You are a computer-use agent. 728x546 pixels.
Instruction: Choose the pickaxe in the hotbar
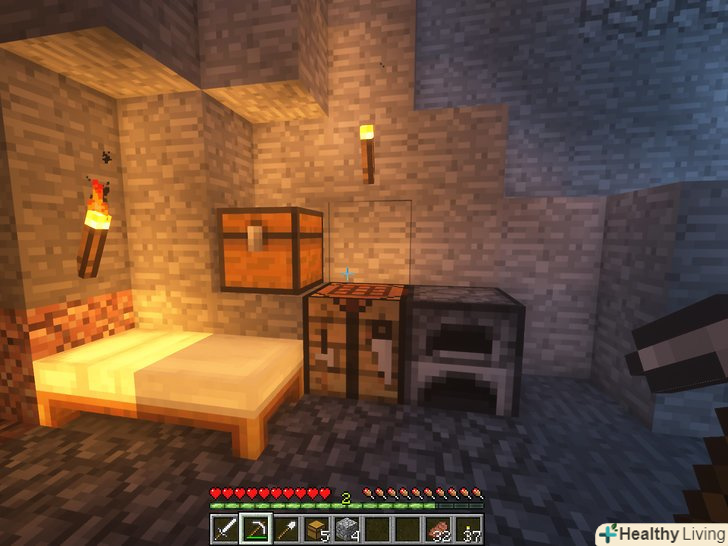[256, 529]
